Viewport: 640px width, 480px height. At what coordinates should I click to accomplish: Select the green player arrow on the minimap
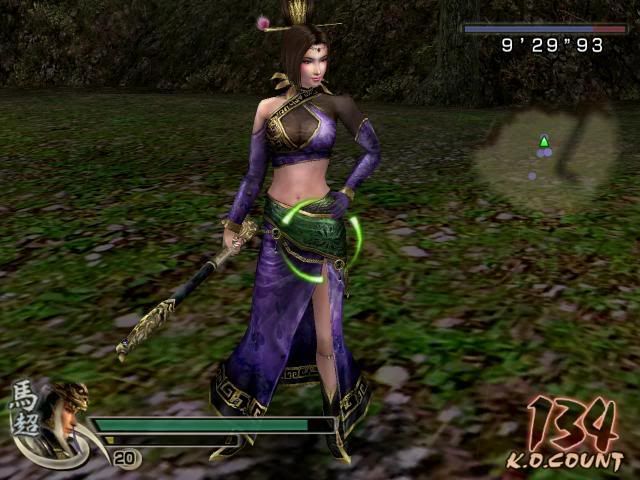tap(544, 141)
